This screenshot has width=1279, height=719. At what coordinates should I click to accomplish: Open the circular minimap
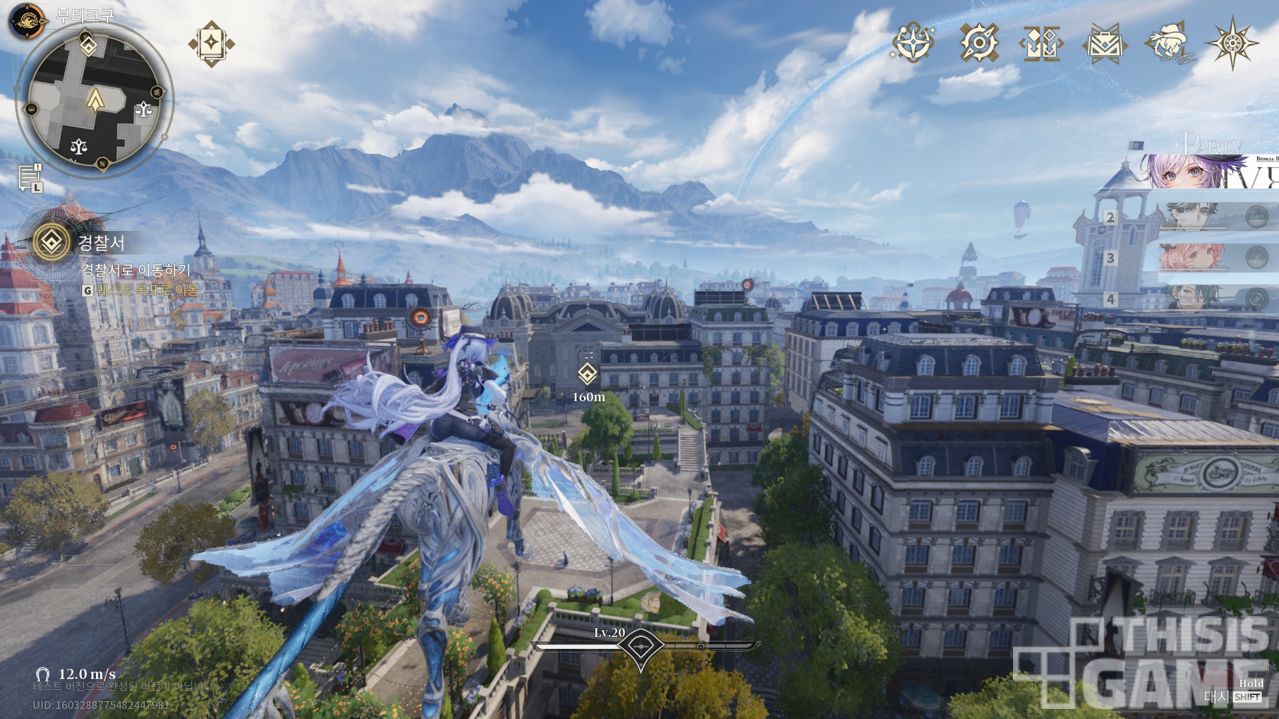click(x=95, y=100)
